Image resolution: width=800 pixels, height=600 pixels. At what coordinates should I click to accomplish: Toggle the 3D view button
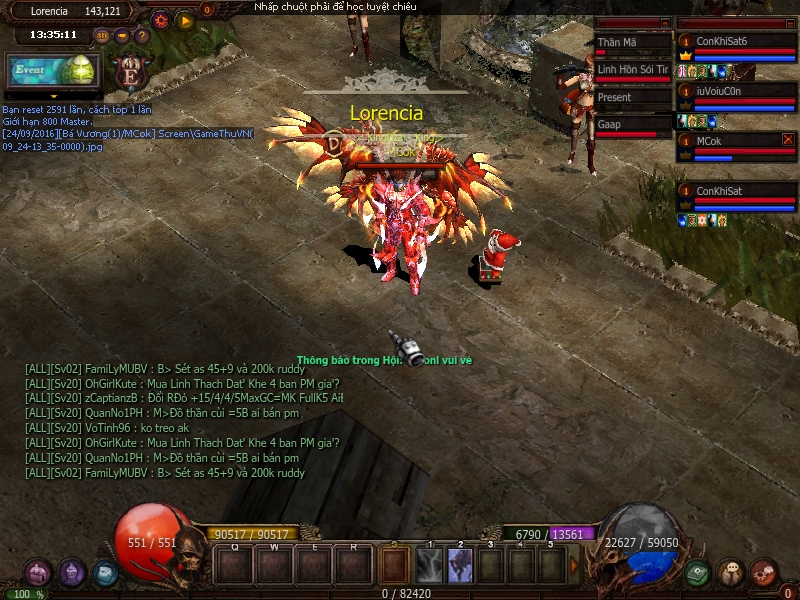[102, 35]
